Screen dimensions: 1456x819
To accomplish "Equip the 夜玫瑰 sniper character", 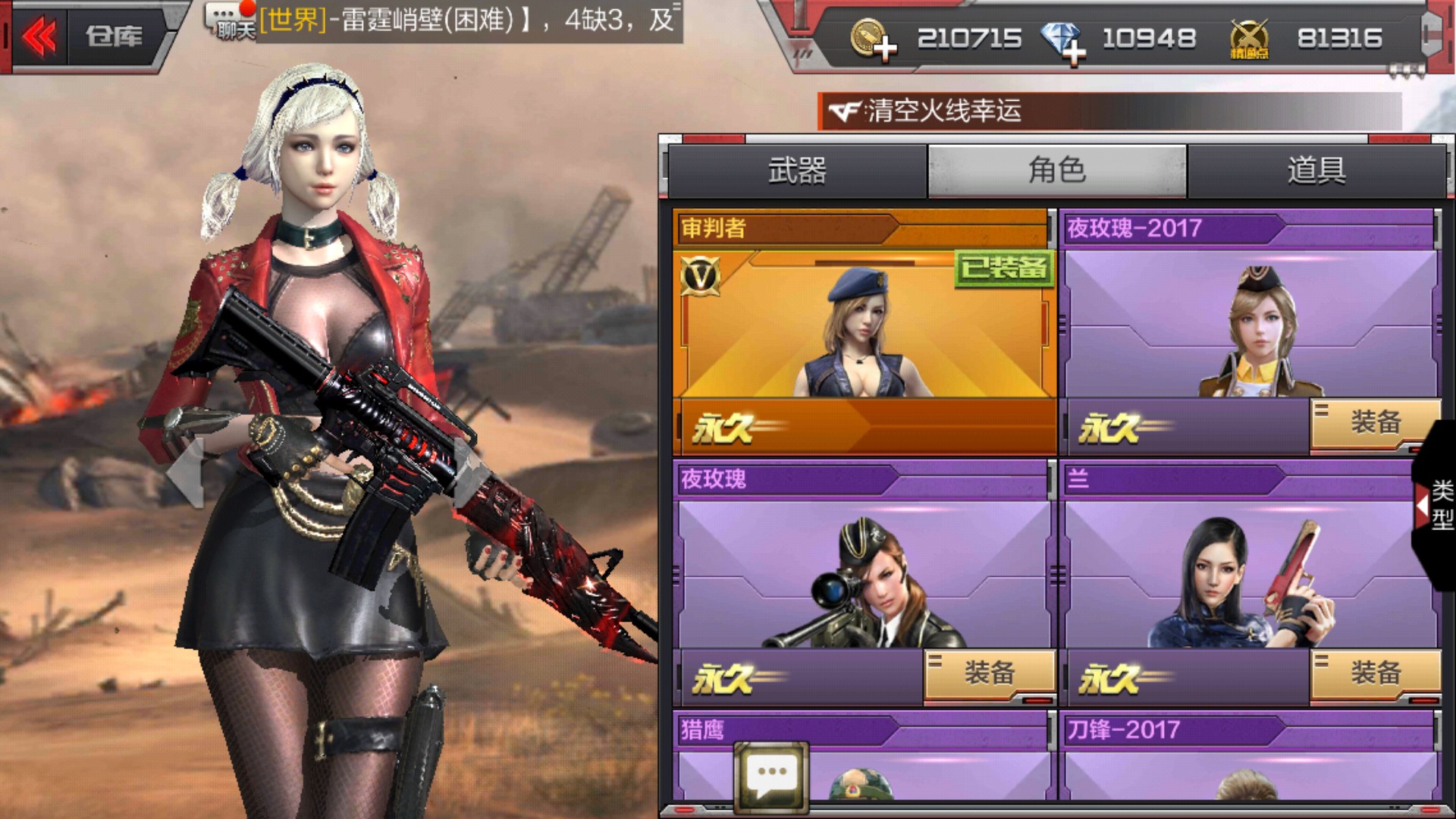I will click(x=989, y=673).
